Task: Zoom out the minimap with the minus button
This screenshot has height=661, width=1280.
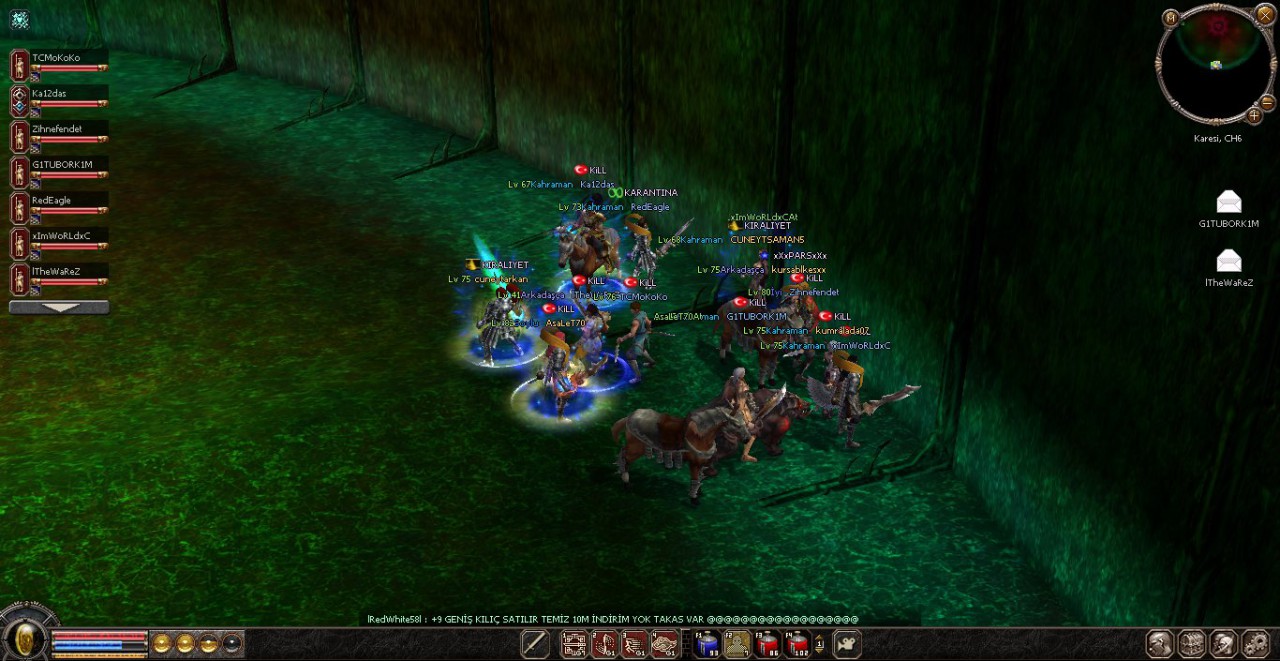Action: (1267, 102)
